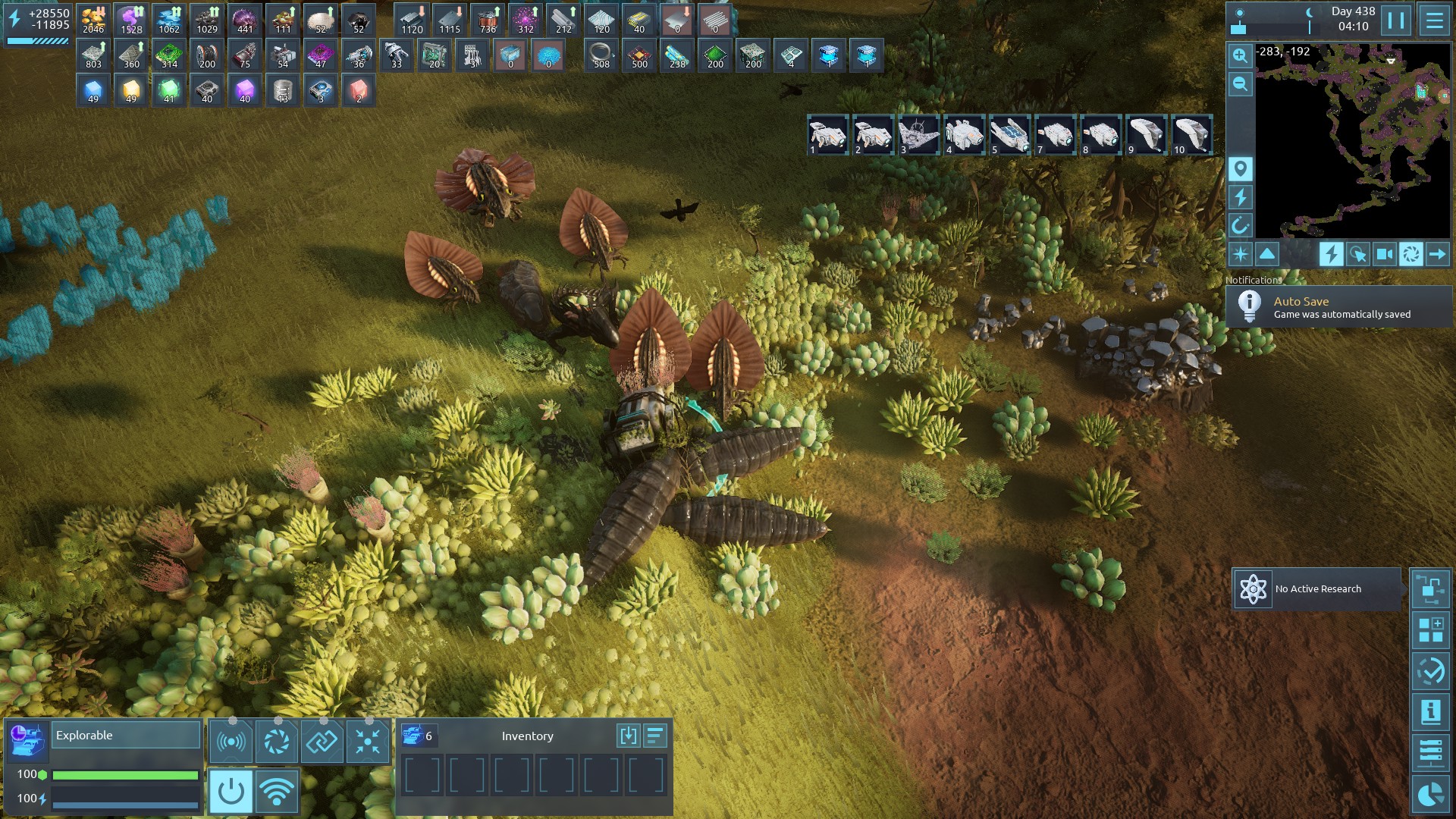The height and width of the screenshot is (819, 1456).
Task: Toggle the unit's power button
Action: (231, 791)
